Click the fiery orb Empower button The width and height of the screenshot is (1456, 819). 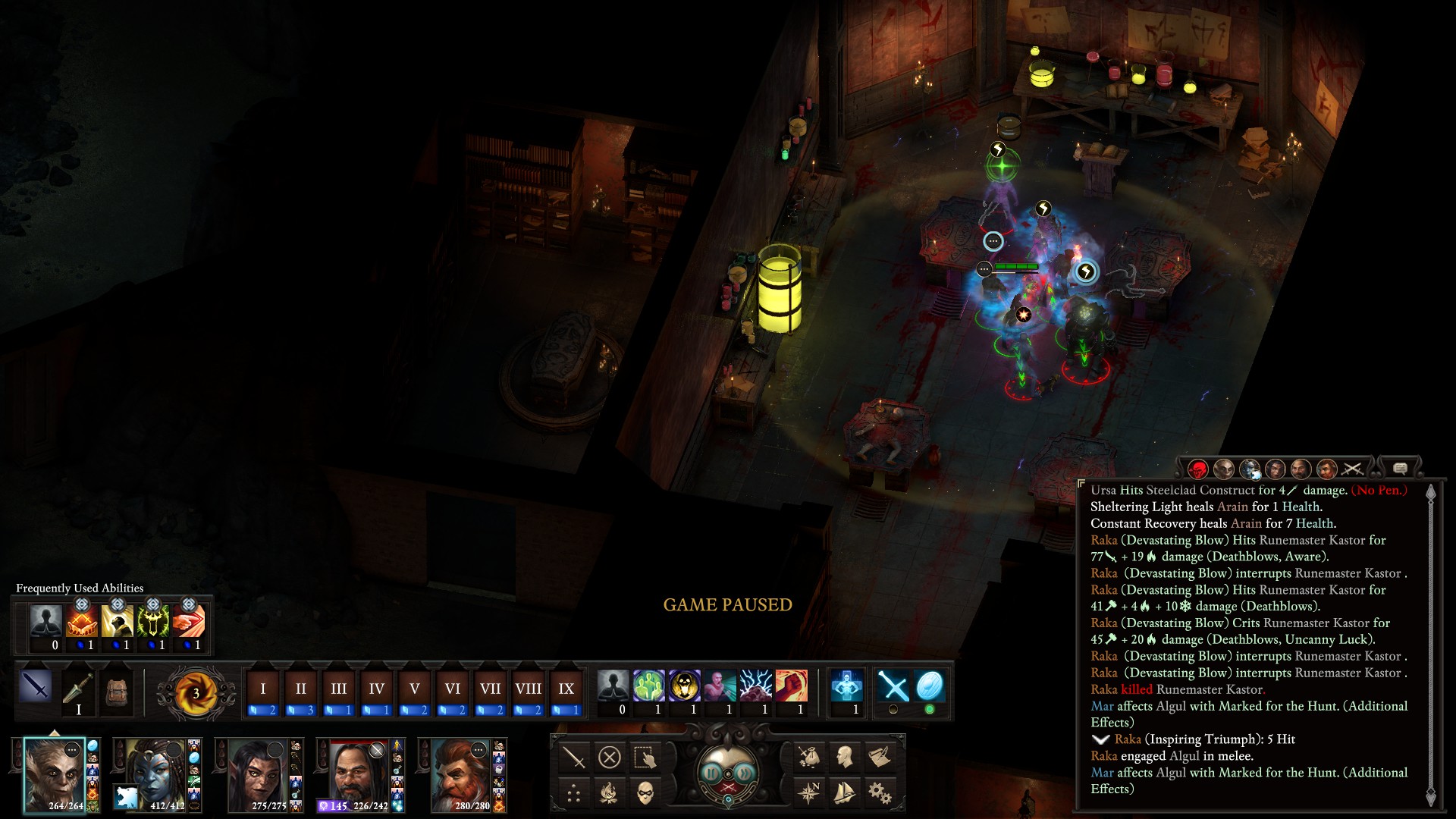pyautogui.click(x=196, y=692)
